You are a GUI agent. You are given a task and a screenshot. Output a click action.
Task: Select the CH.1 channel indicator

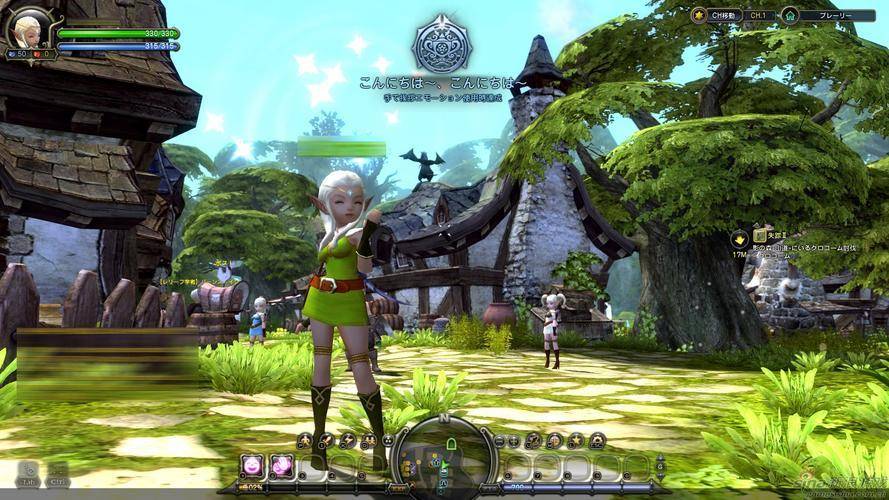tap(759, 15)
